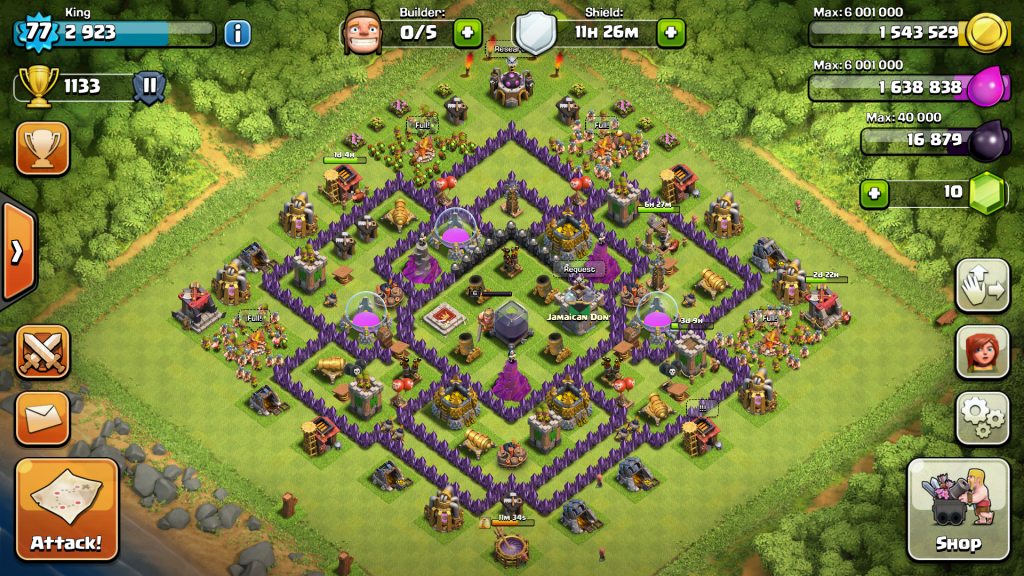1024x576 pixels.
Task: Open the trophy leaderboard button
Action: pos(43,149)
